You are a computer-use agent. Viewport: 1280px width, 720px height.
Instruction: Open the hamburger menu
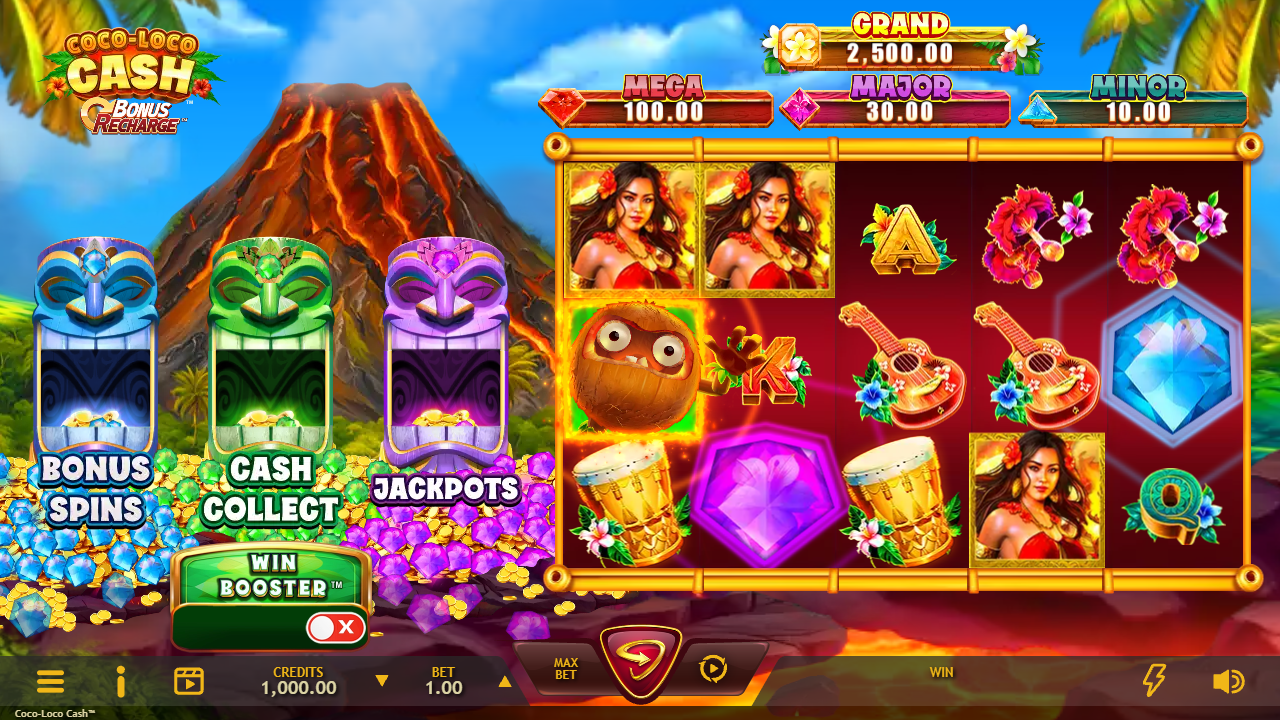50,682
